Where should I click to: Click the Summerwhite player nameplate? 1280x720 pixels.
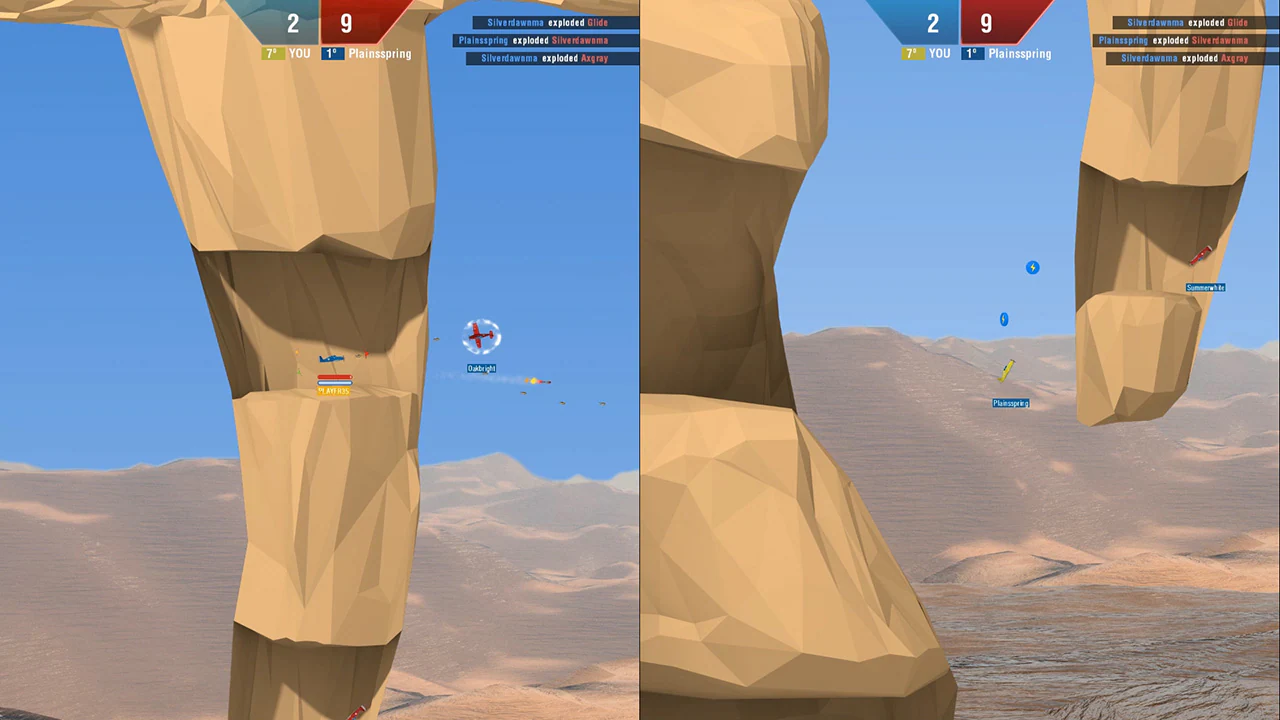point(1204,287)
